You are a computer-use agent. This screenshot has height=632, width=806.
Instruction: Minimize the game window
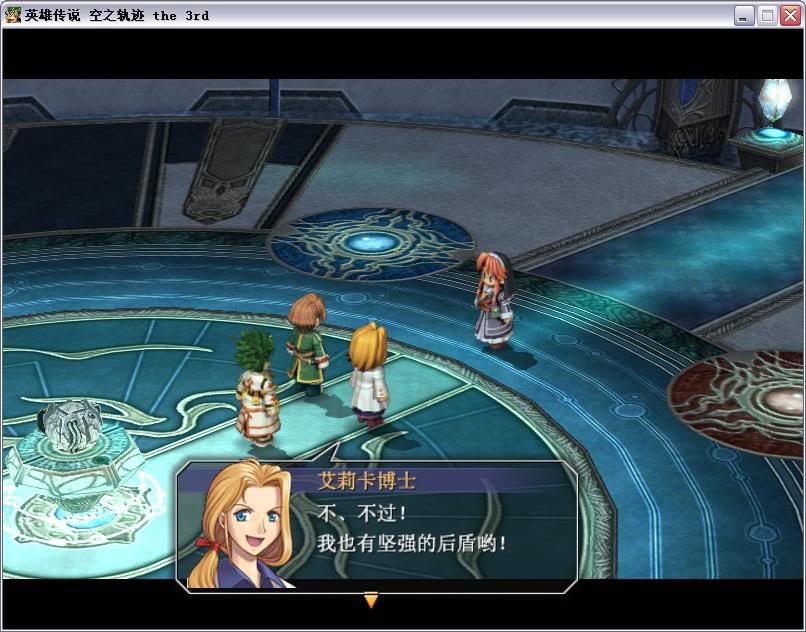point(744,15)
